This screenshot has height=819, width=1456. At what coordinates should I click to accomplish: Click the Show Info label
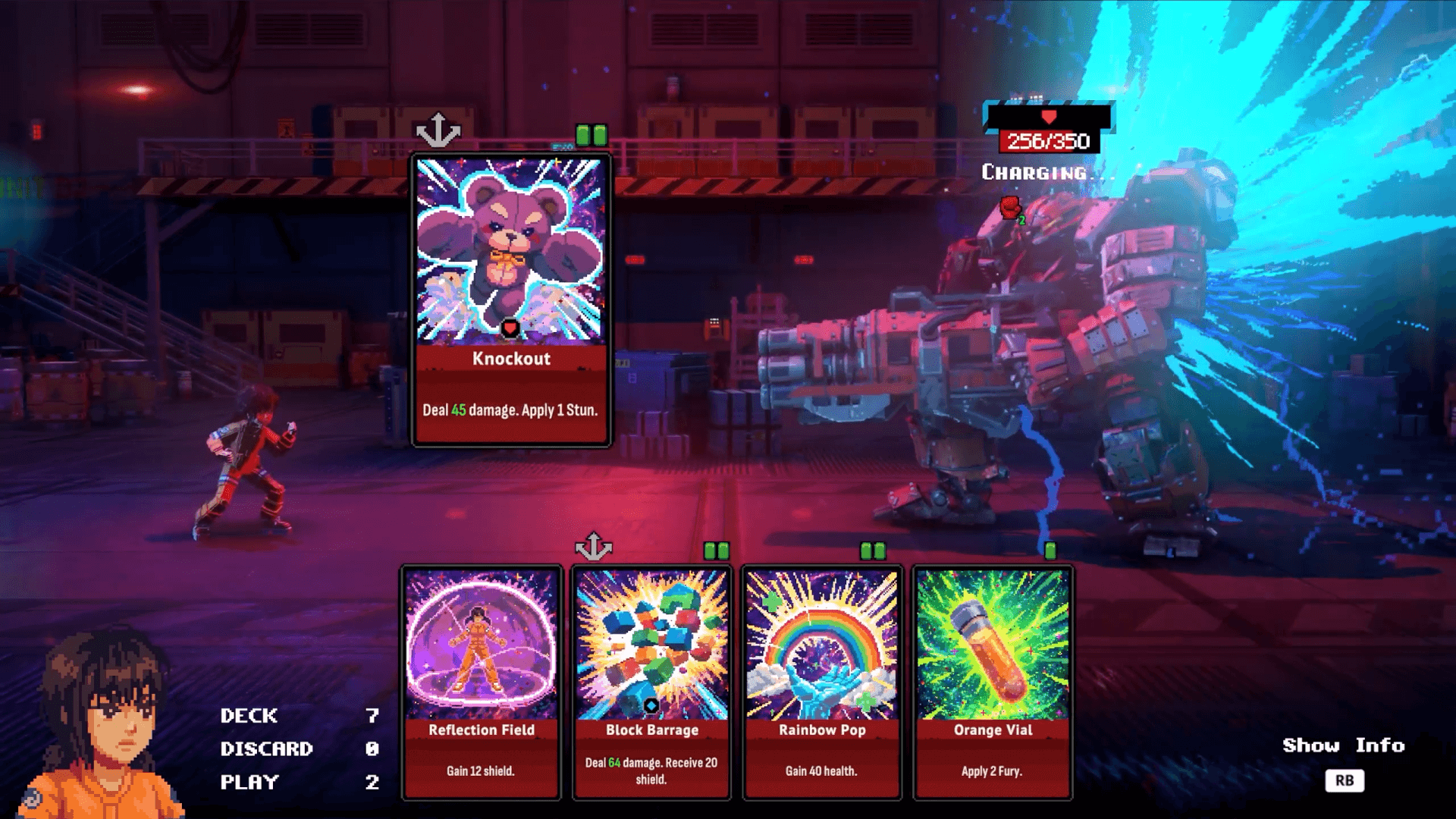(1343, 745)
